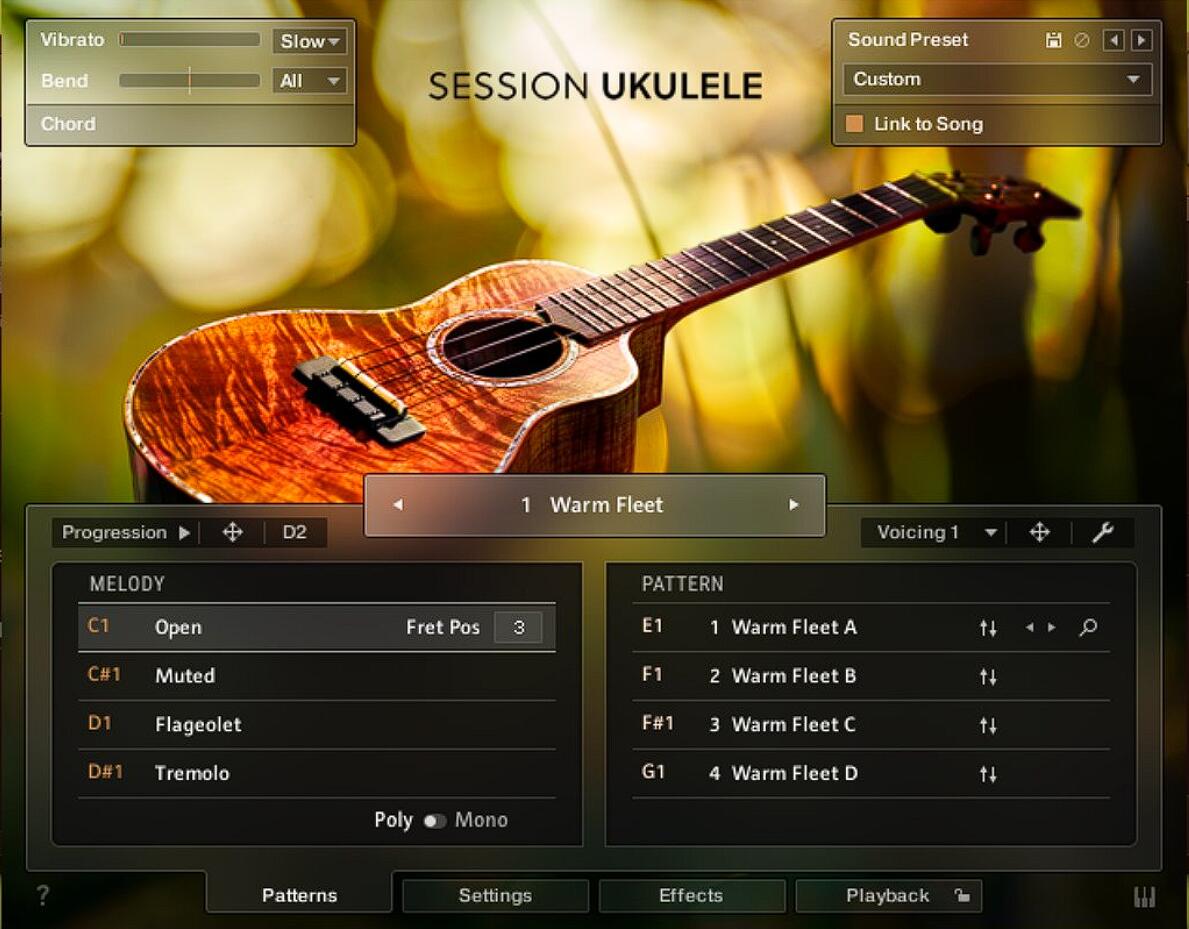1189x929 pixels.
Task: Go to the previous sound preset
Action: click(x=1113, y=40)
